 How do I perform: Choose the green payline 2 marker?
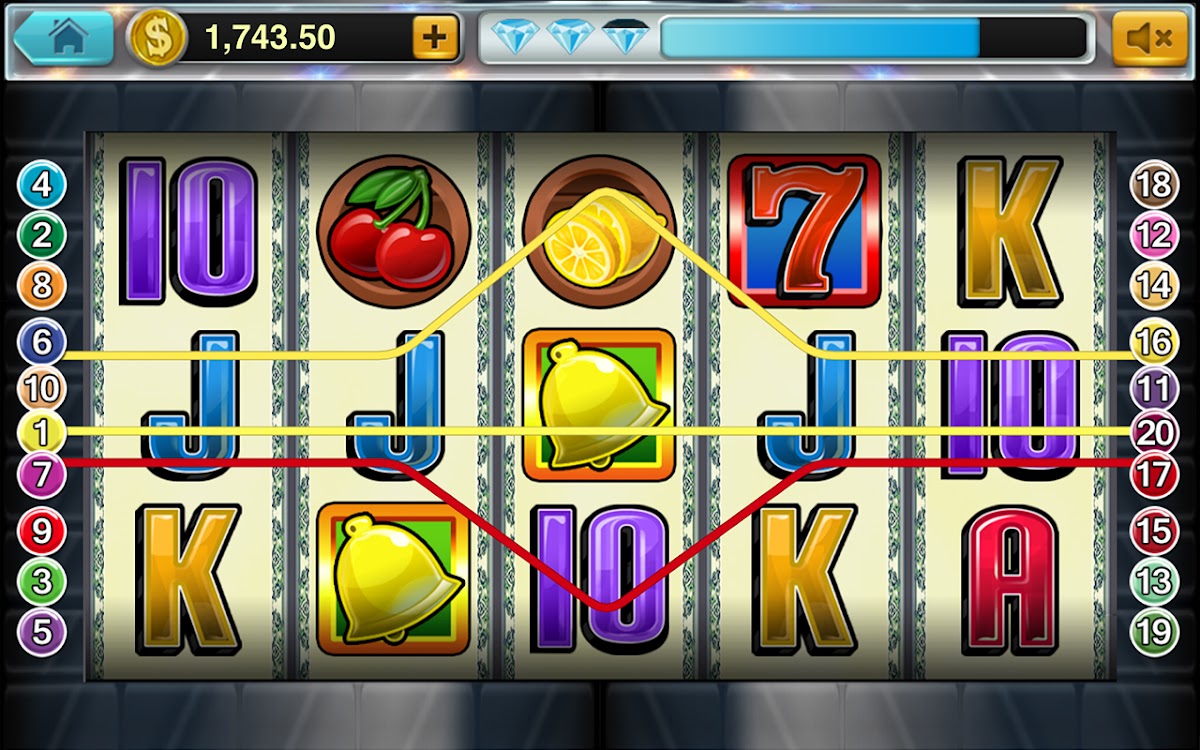coord(42,236)
